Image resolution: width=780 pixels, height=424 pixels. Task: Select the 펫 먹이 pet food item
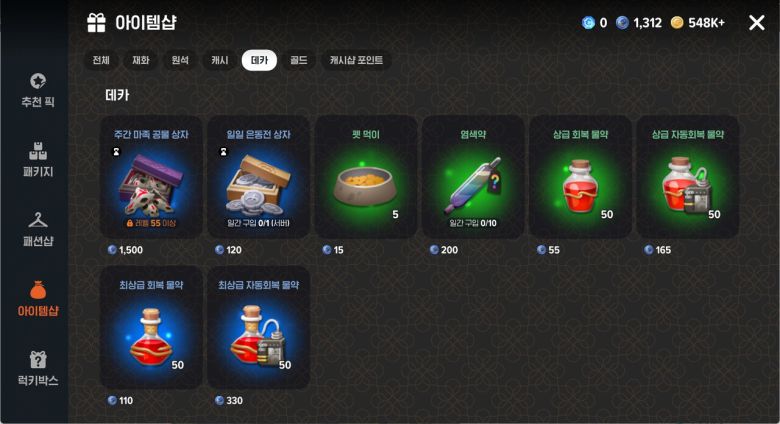tap(364, 178)
